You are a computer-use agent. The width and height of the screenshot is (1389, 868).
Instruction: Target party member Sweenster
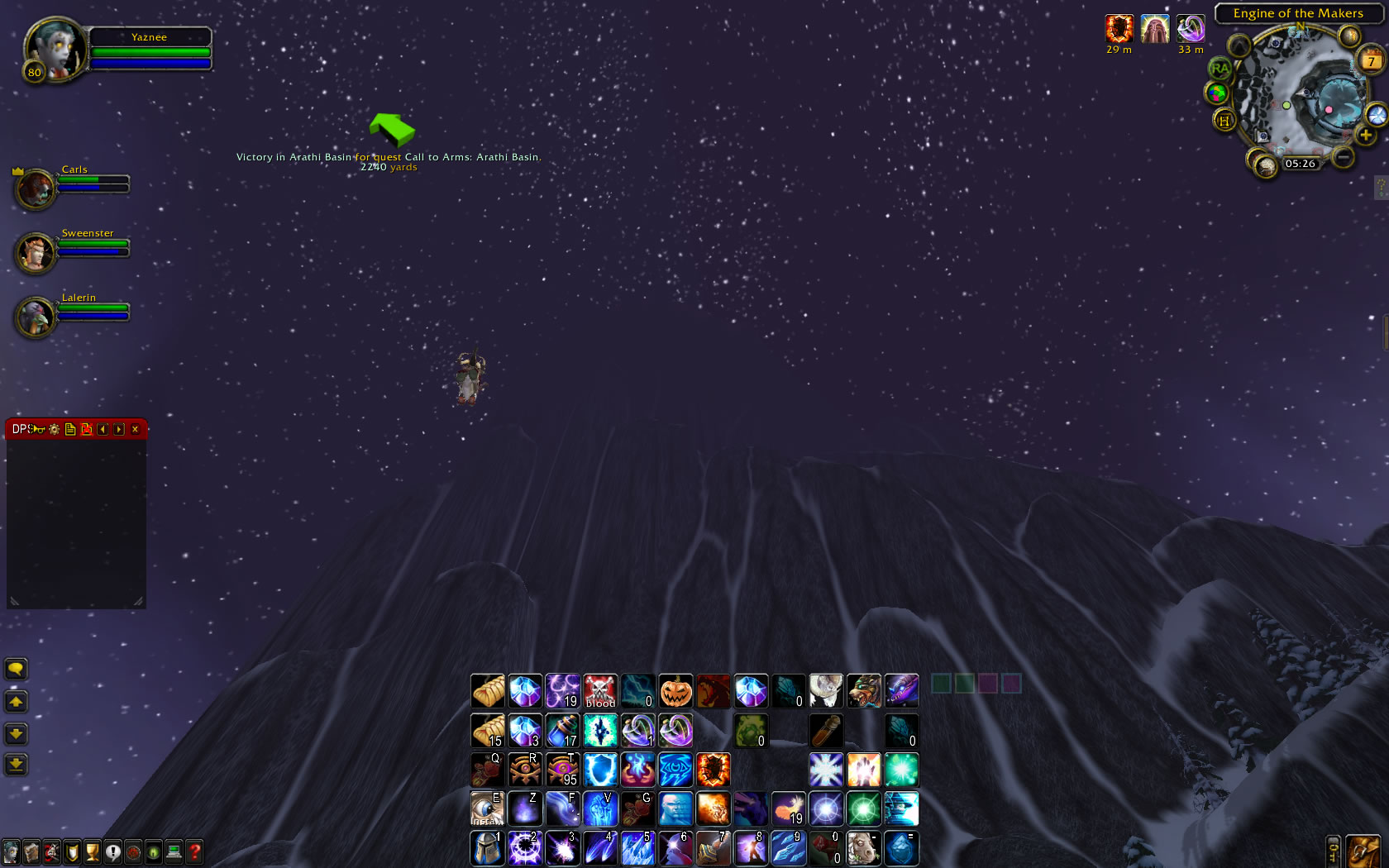pos(36,253)
